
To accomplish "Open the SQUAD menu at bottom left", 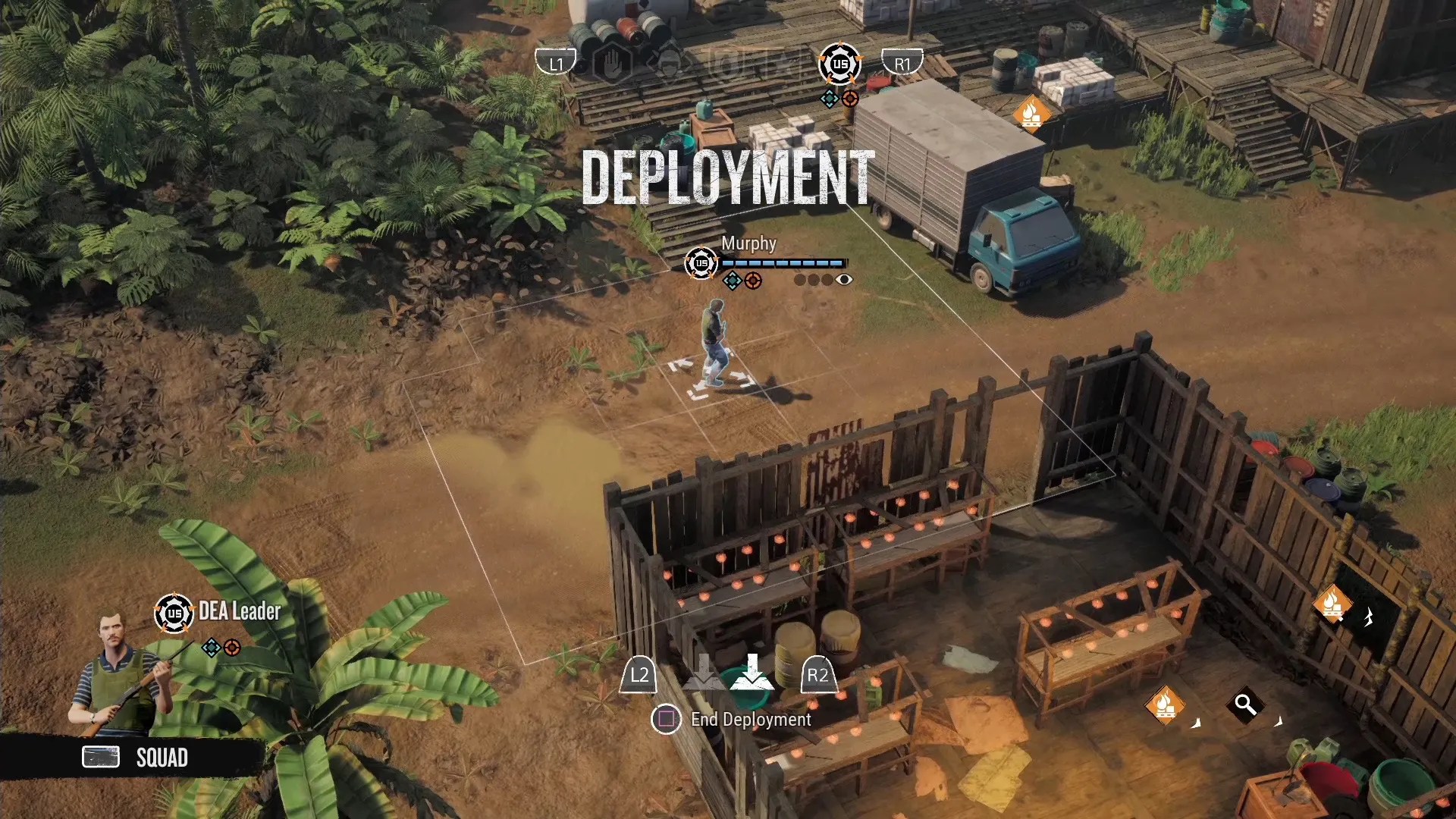I will (162, 757).
